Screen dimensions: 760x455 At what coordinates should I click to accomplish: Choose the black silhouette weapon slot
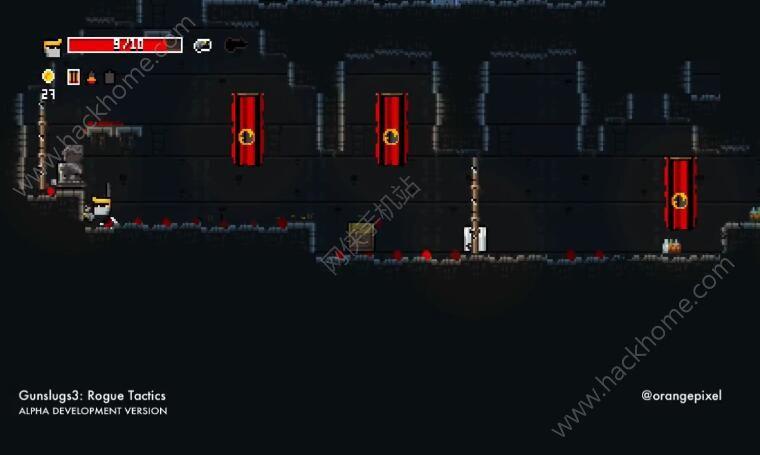[236, 45]
